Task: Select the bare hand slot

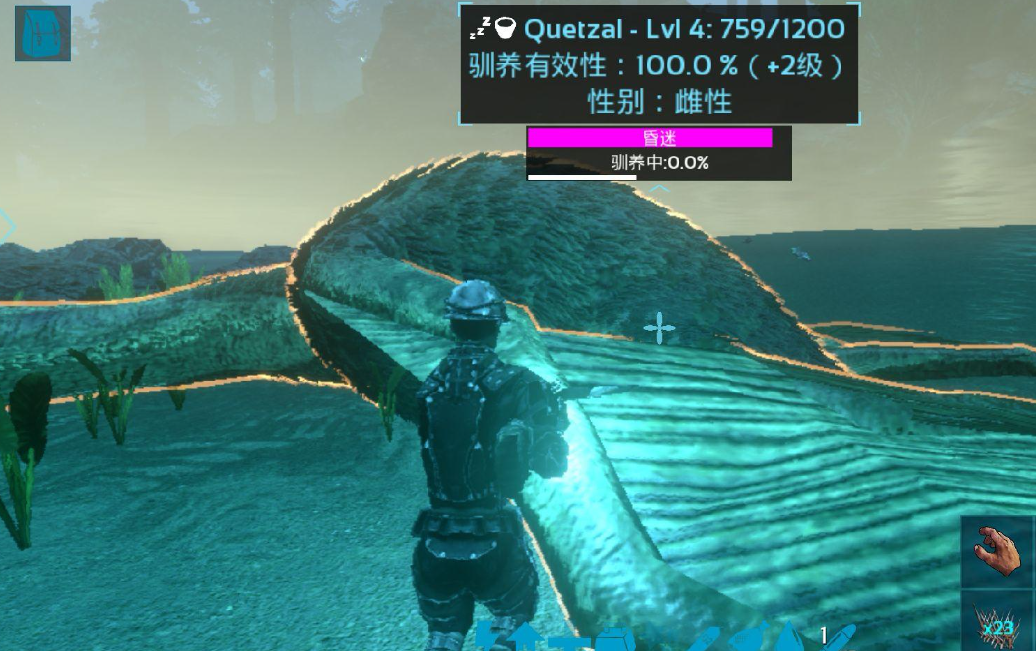Action: (x=997, y=550)
